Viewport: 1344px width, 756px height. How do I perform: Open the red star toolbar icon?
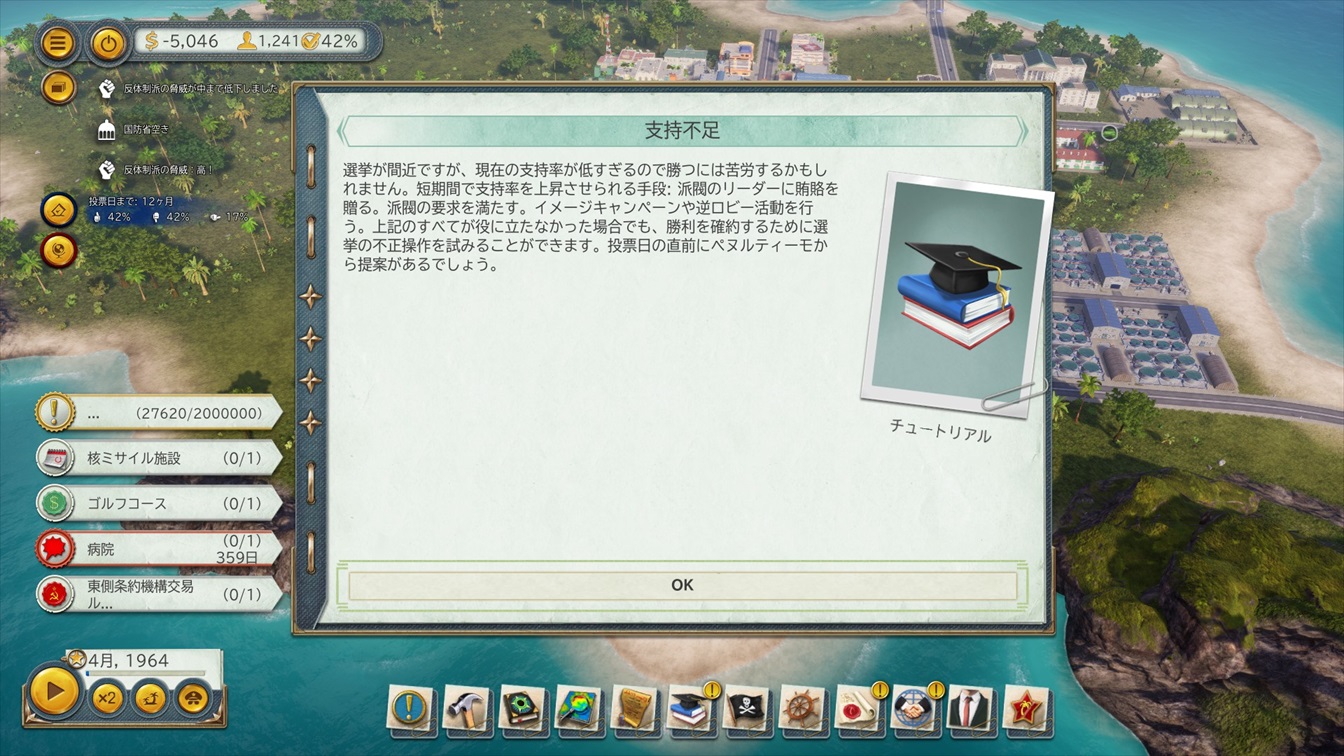1026,709
